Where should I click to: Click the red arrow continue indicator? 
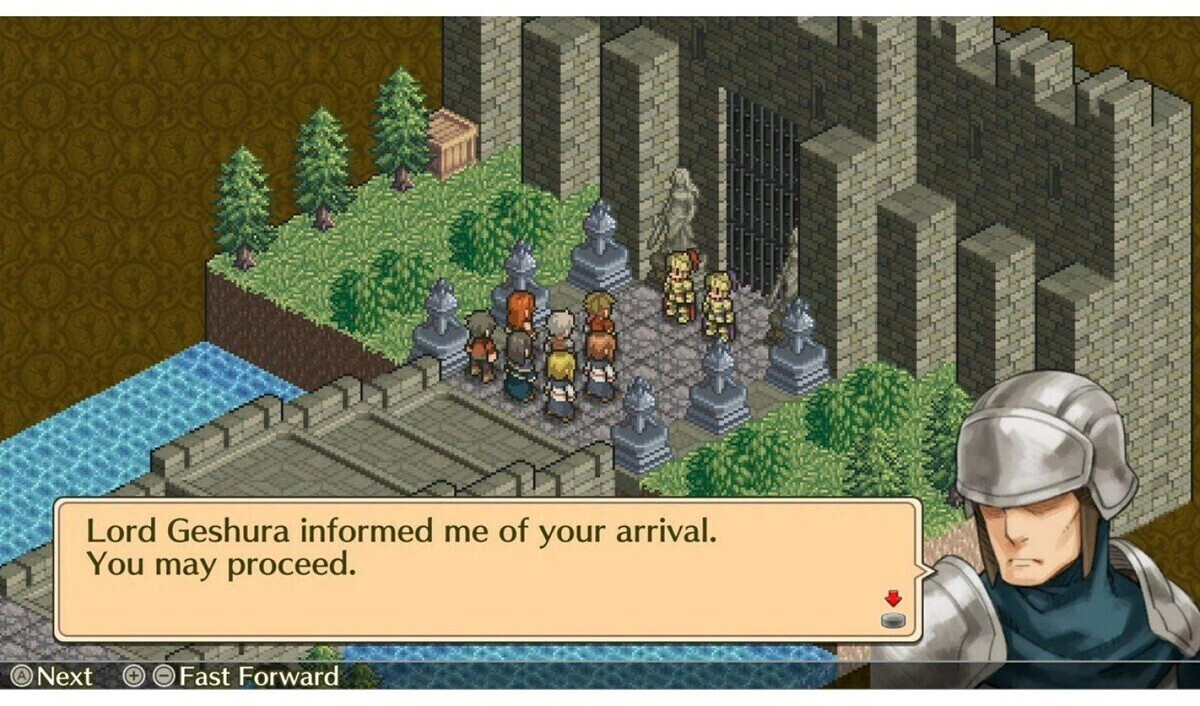pos(893,600)
